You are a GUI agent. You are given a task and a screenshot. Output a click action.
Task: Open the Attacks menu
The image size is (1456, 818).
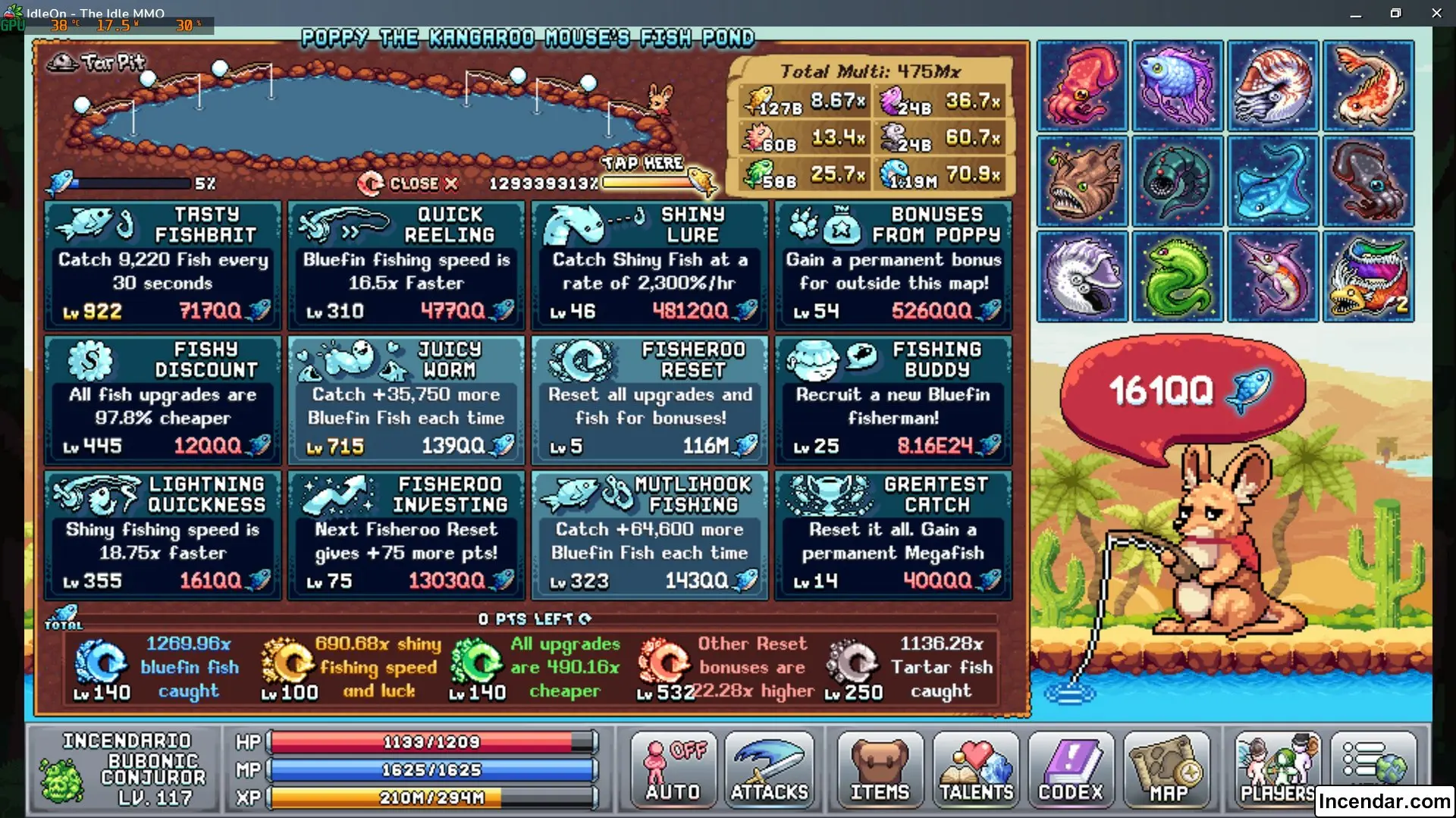pos(769,770)
